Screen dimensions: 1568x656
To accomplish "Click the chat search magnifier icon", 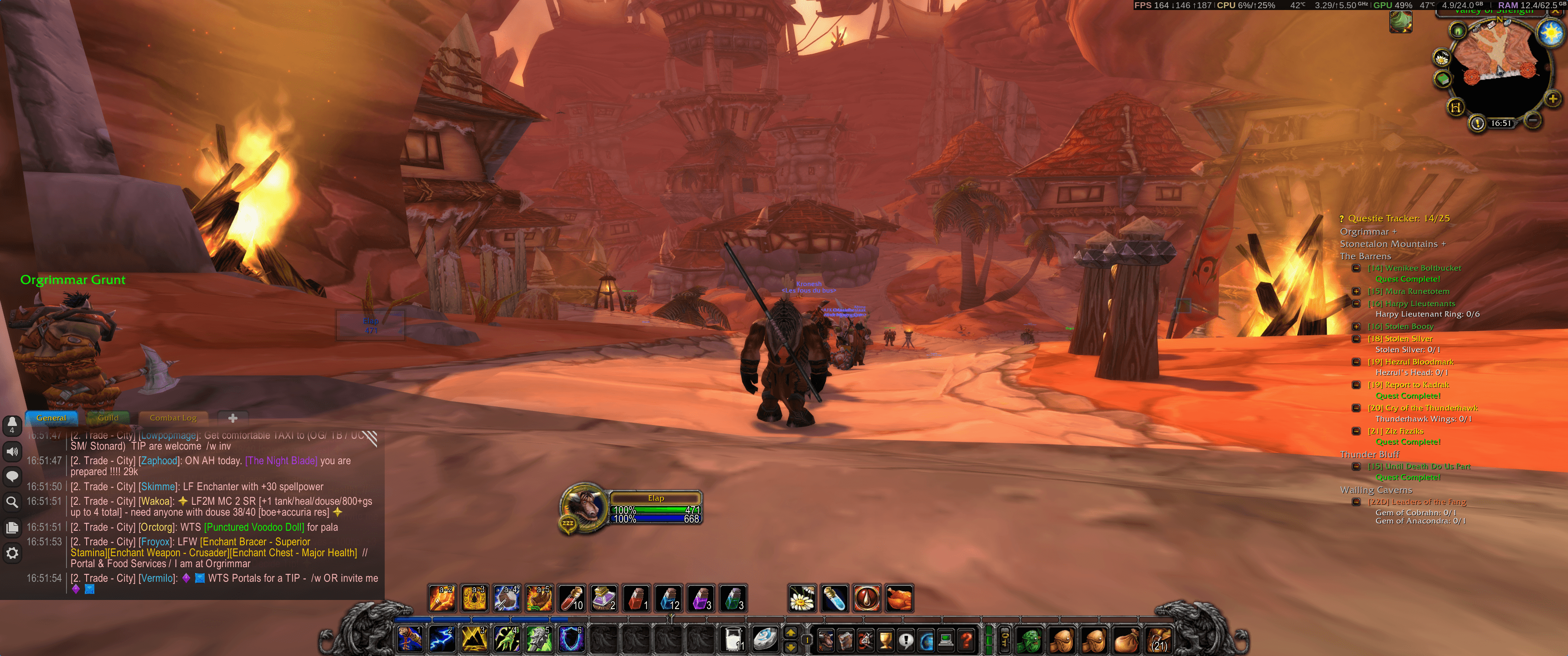I will (12, 502).
